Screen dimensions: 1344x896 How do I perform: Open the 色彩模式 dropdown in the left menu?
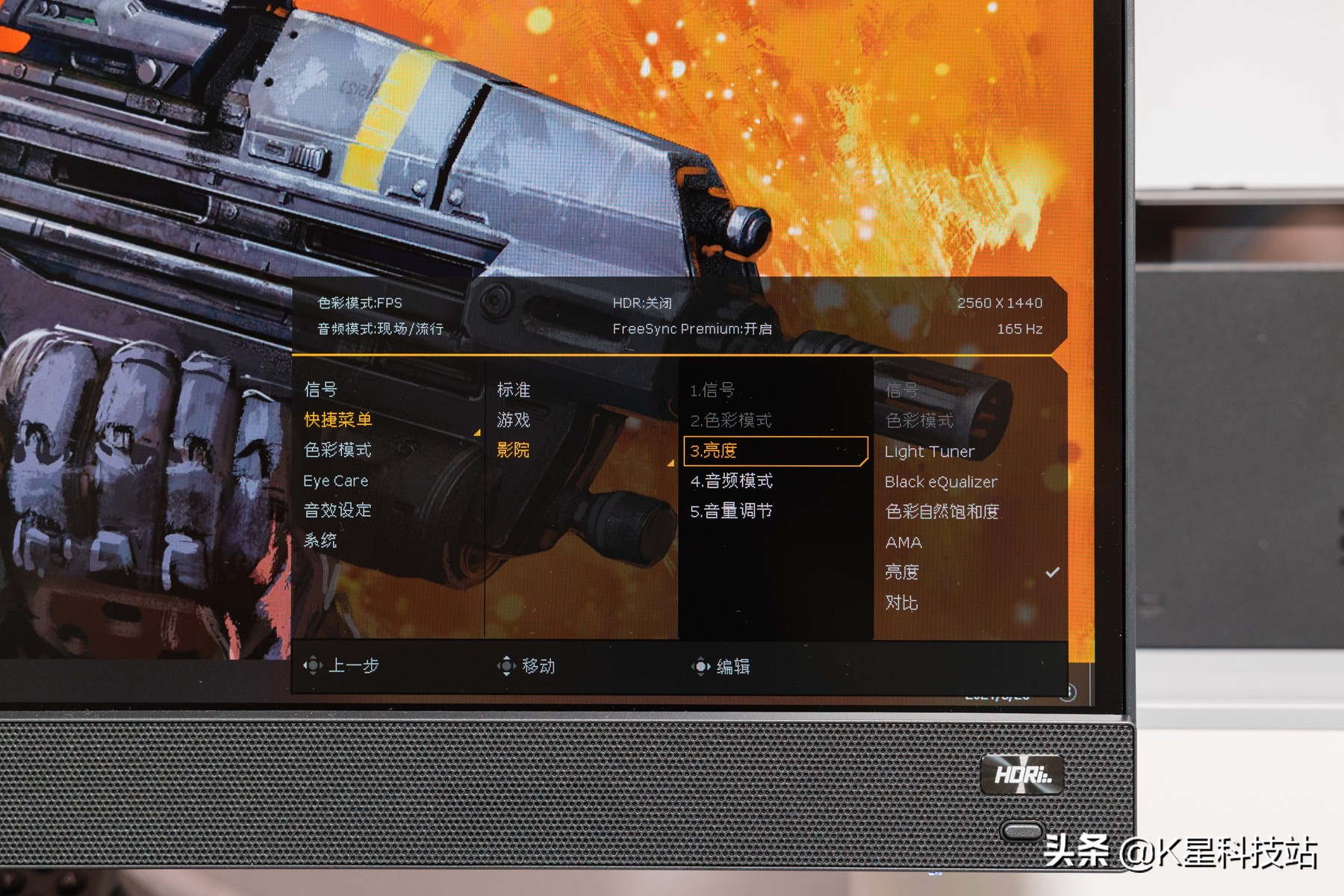tap(337, 450)
